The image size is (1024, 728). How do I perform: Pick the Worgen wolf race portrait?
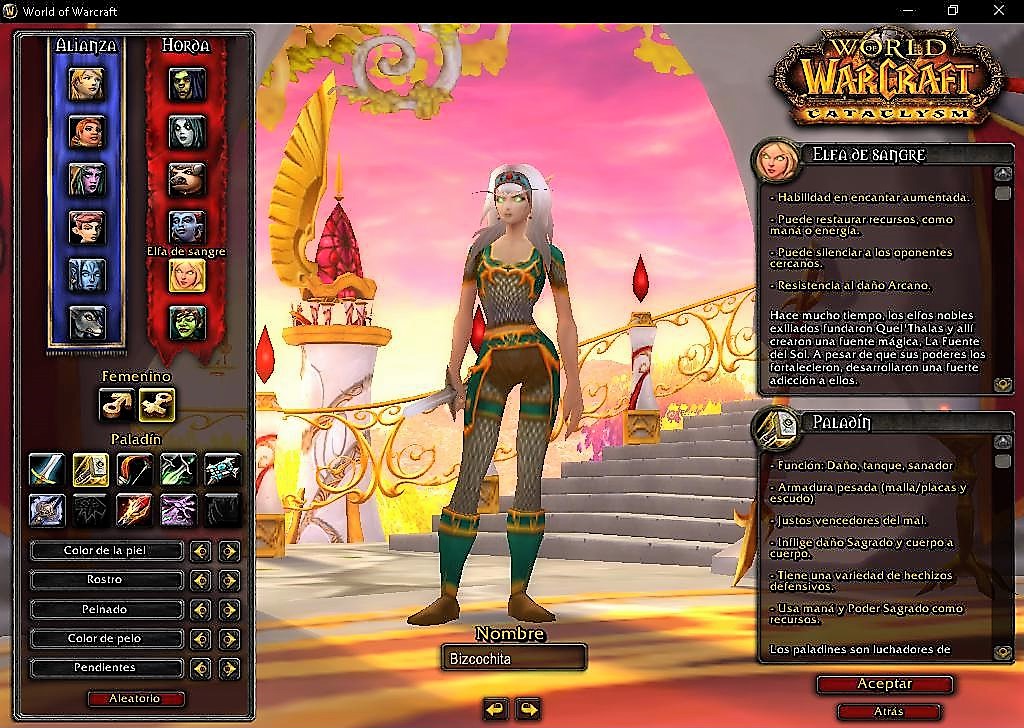point(87,322)
